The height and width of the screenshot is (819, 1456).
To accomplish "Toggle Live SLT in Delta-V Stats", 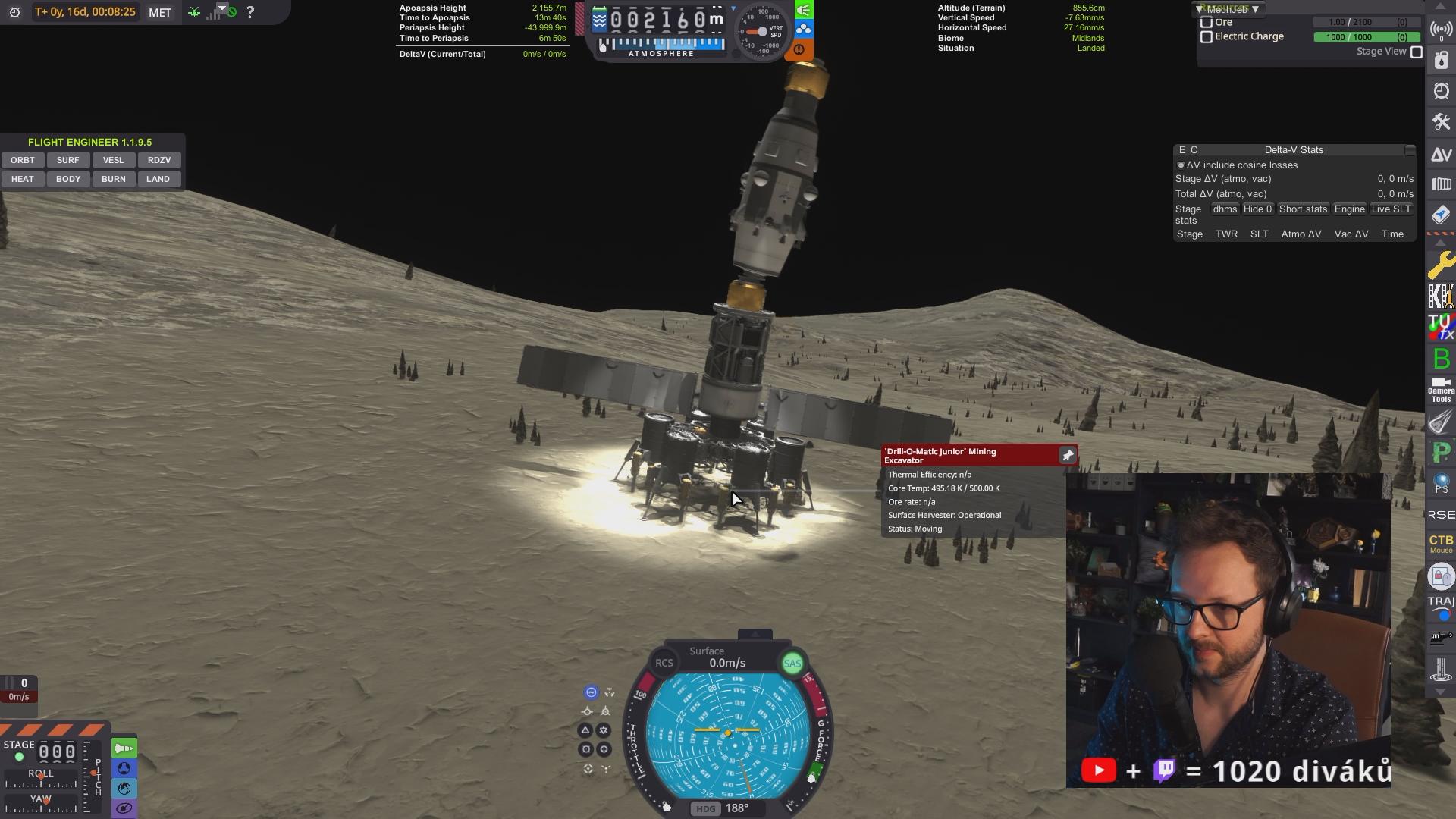I will coord(1391,209).
